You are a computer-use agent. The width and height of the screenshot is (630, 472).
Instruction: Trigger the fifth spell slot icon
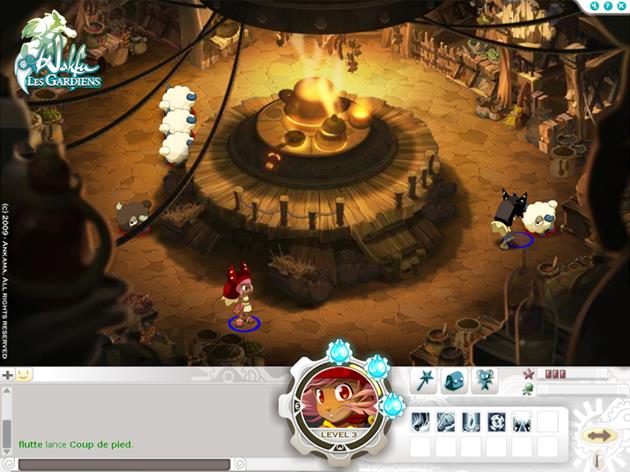521,422
